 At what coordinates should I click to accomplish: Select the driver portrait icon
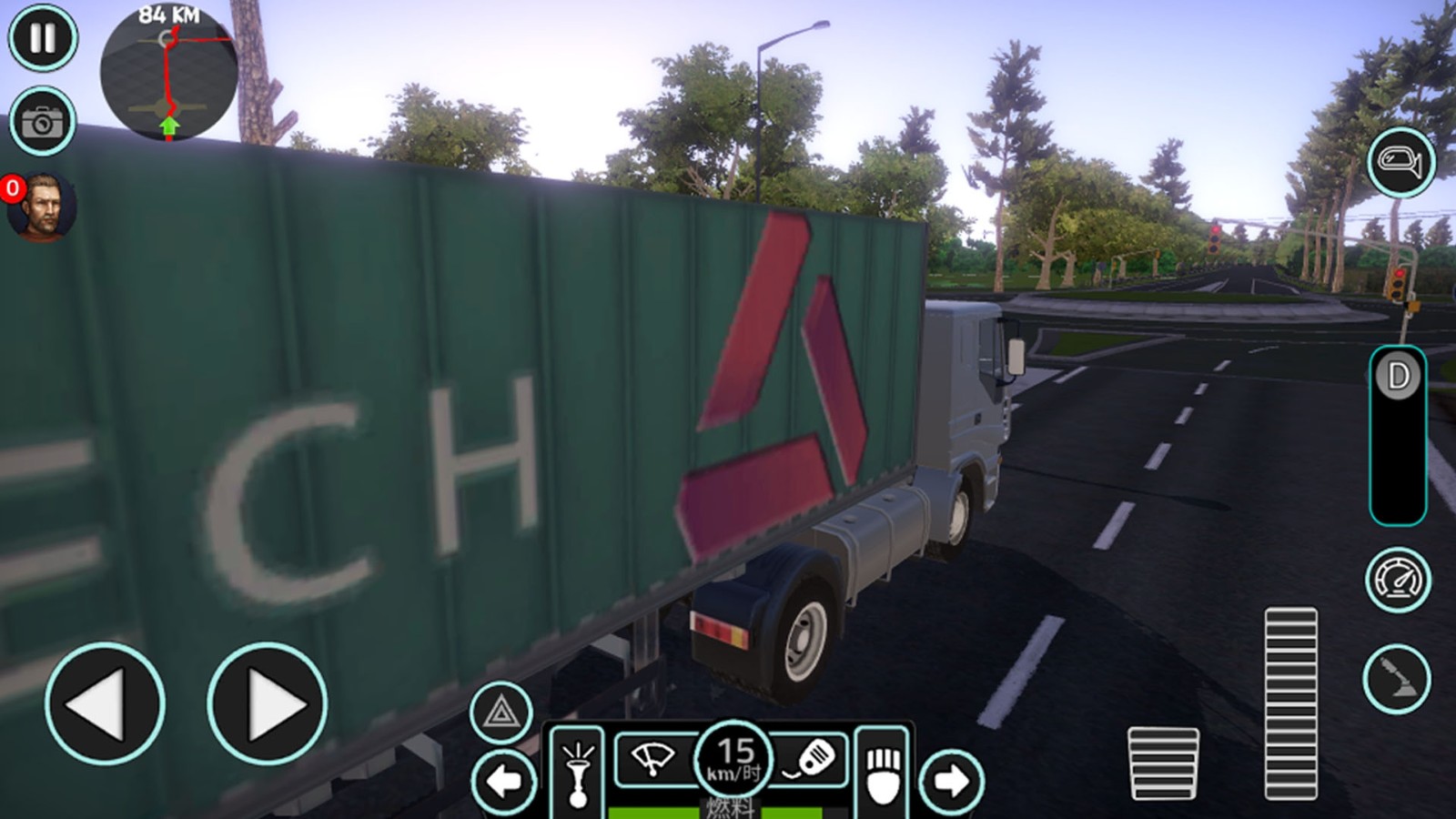click(42, 208)
